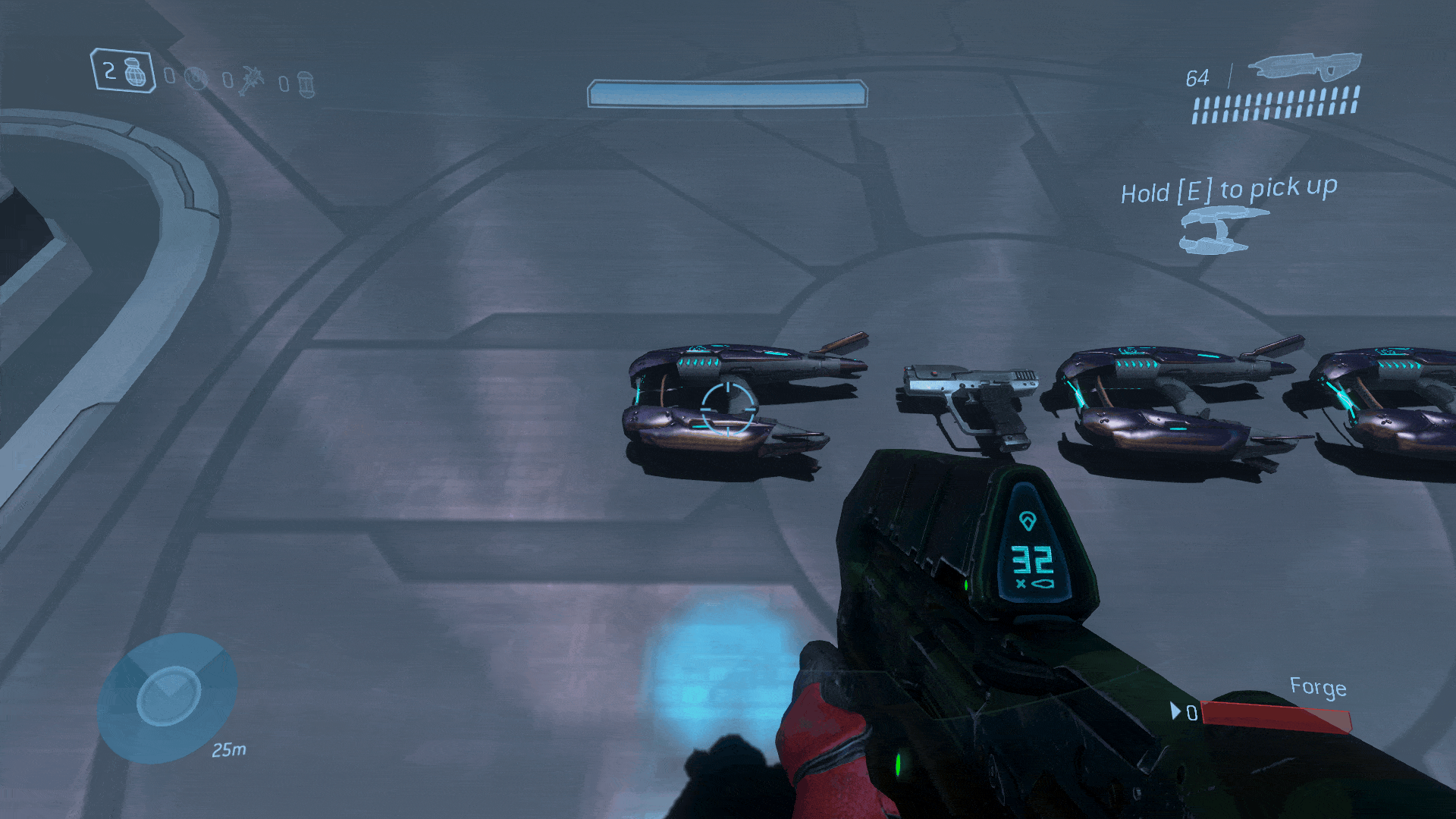Toggle the targeting reticle on the center weapon

pos(726,411)
